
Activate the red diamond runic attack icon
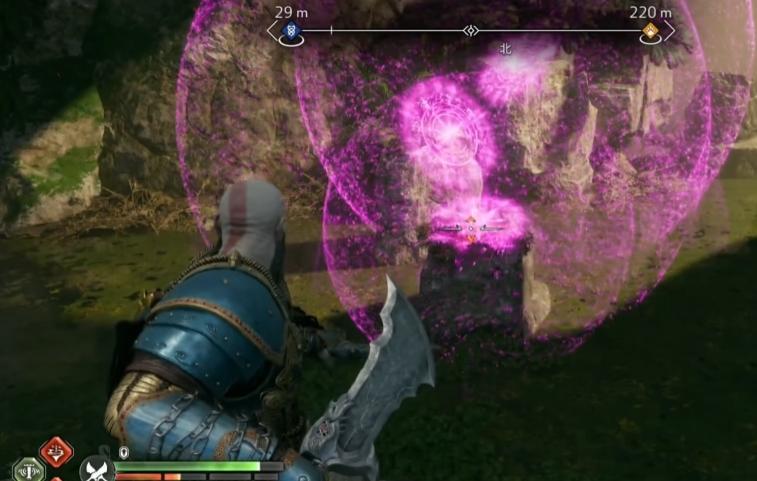point(56,451)
